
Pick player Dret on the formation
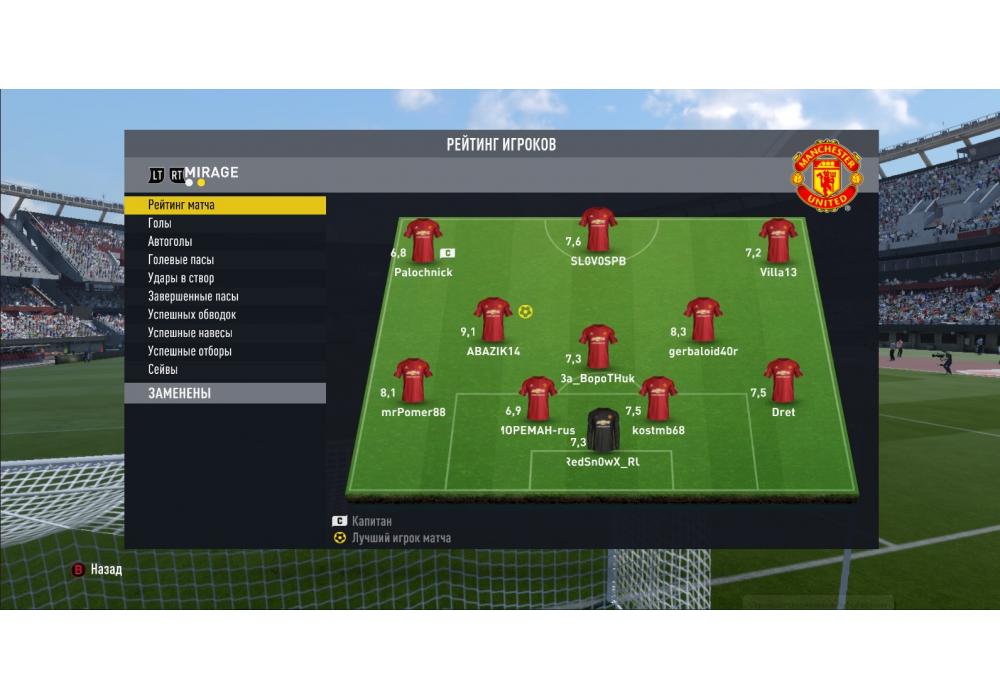[783, 381]
